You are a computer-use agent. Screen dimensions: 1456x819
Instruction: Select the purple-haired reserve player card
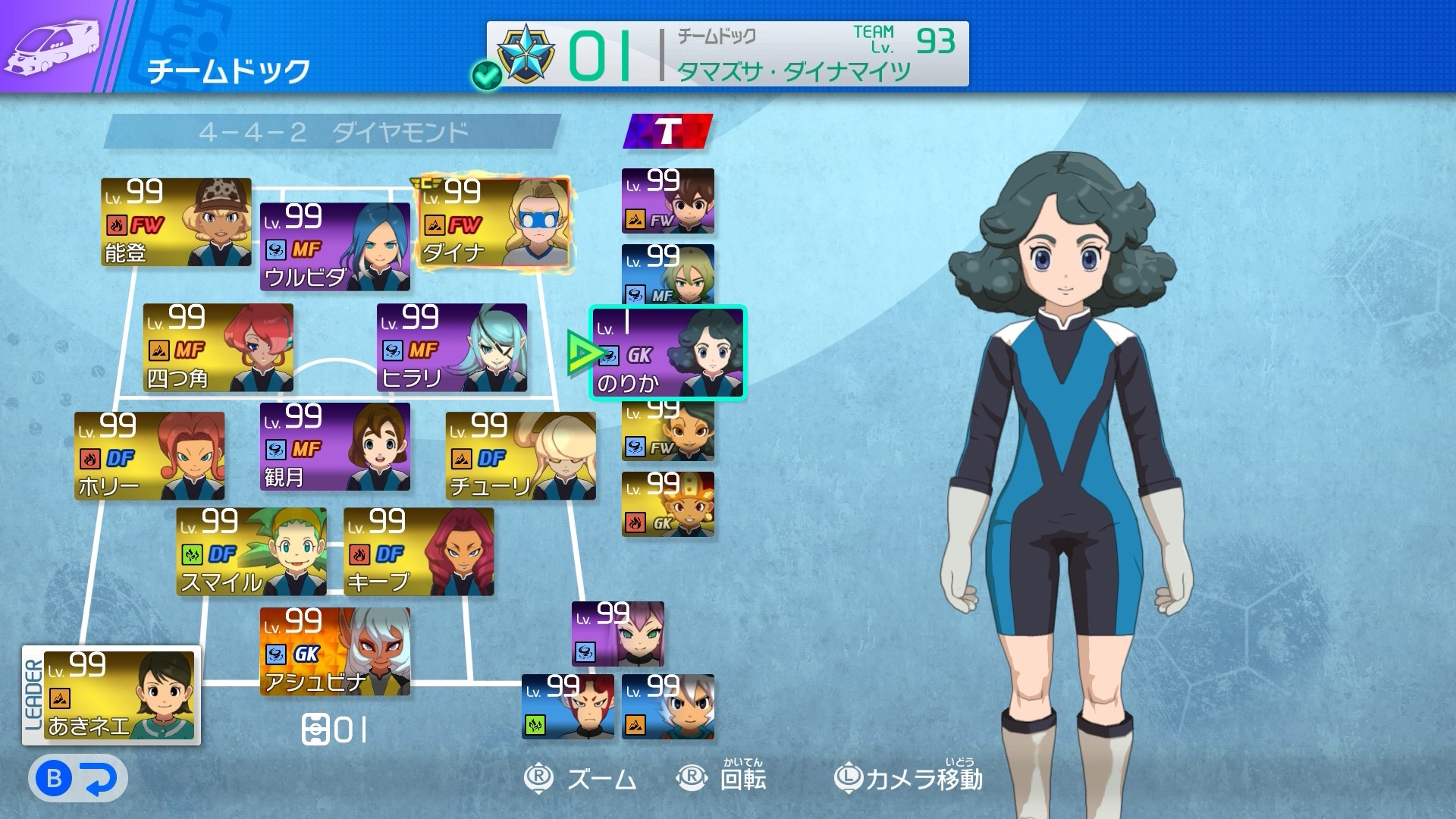(x=618, y=634)
